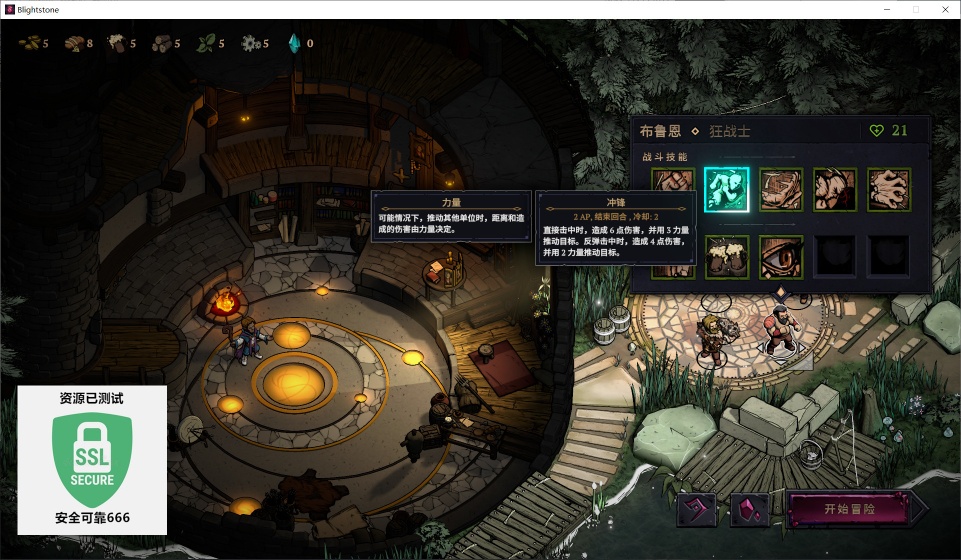Select the bloody fist skill icon
The width and height of the screenshot is (961, 560).
click(x=834, y=189)
